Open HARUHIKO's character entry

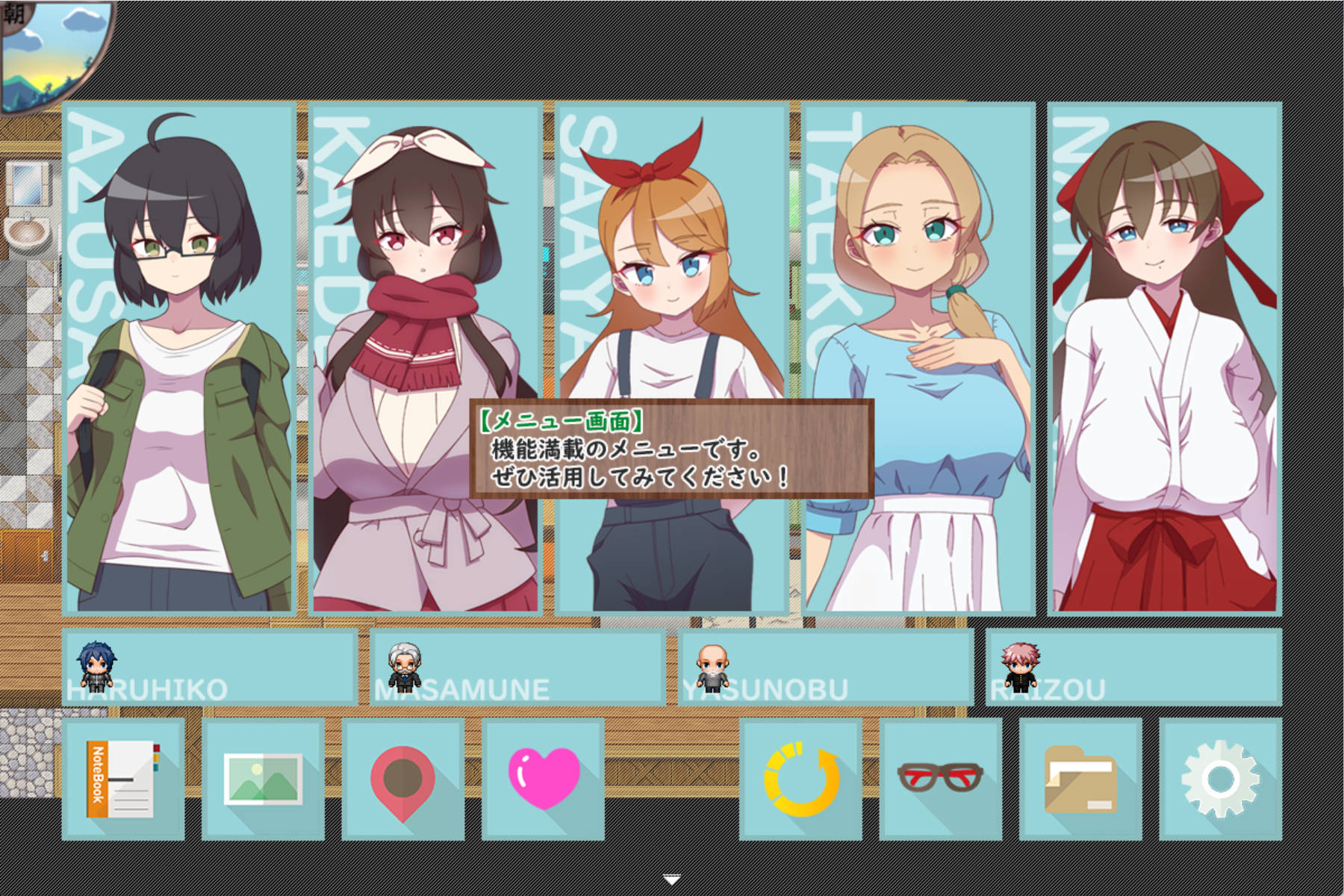(x=209, y=668)
